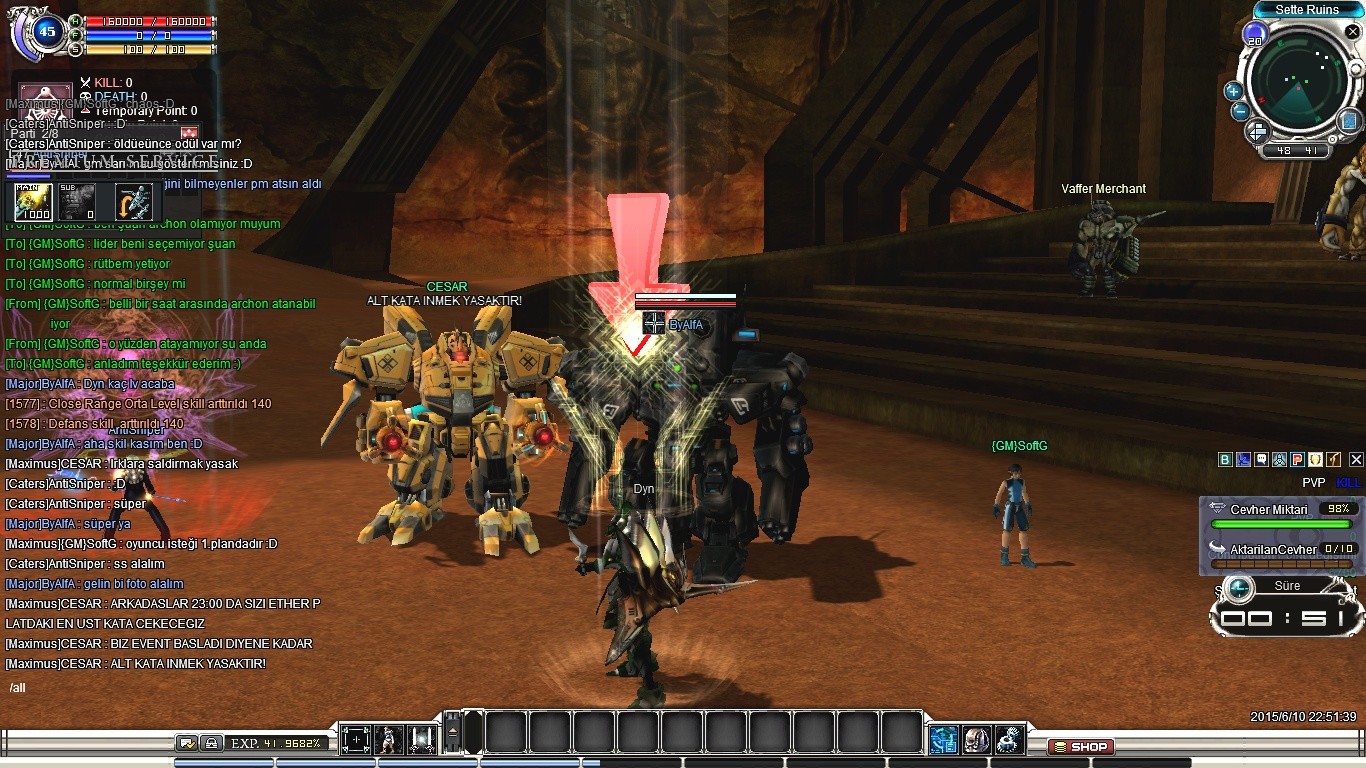Zoom in the radar minimap
This screenshot has height=768, width=1366.
(x=1233, y=91)
